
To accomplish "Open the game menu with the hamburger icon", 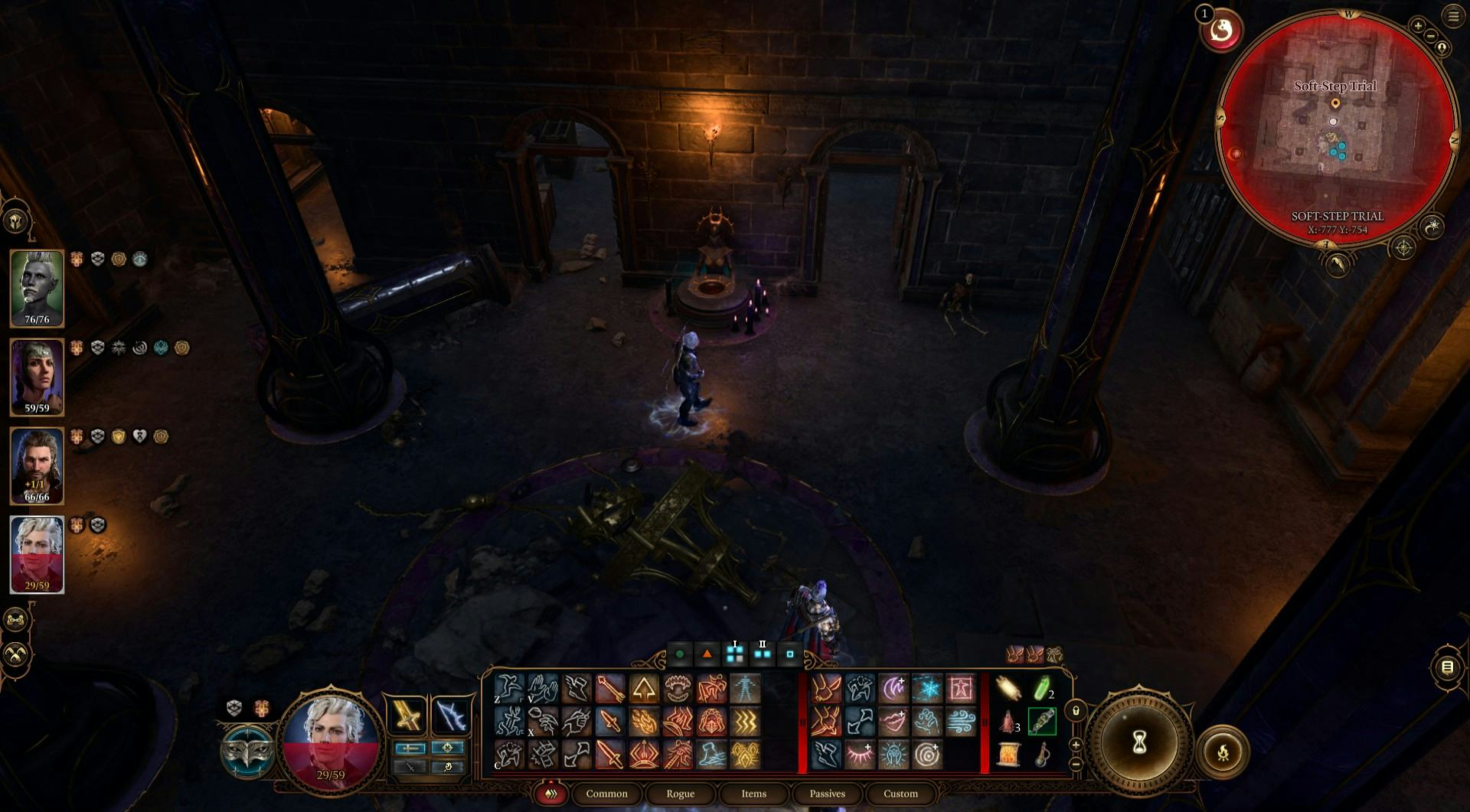I will click(1454, 17).
